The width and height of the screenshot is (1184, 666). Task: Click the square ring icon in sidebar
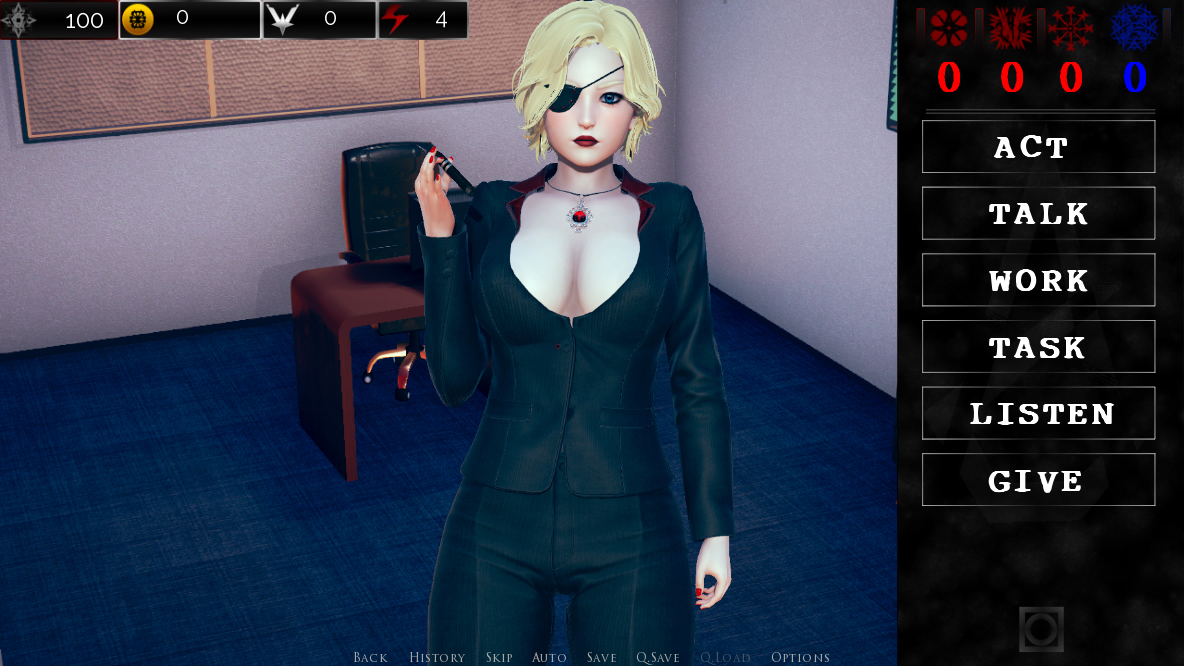point(1041,629)
